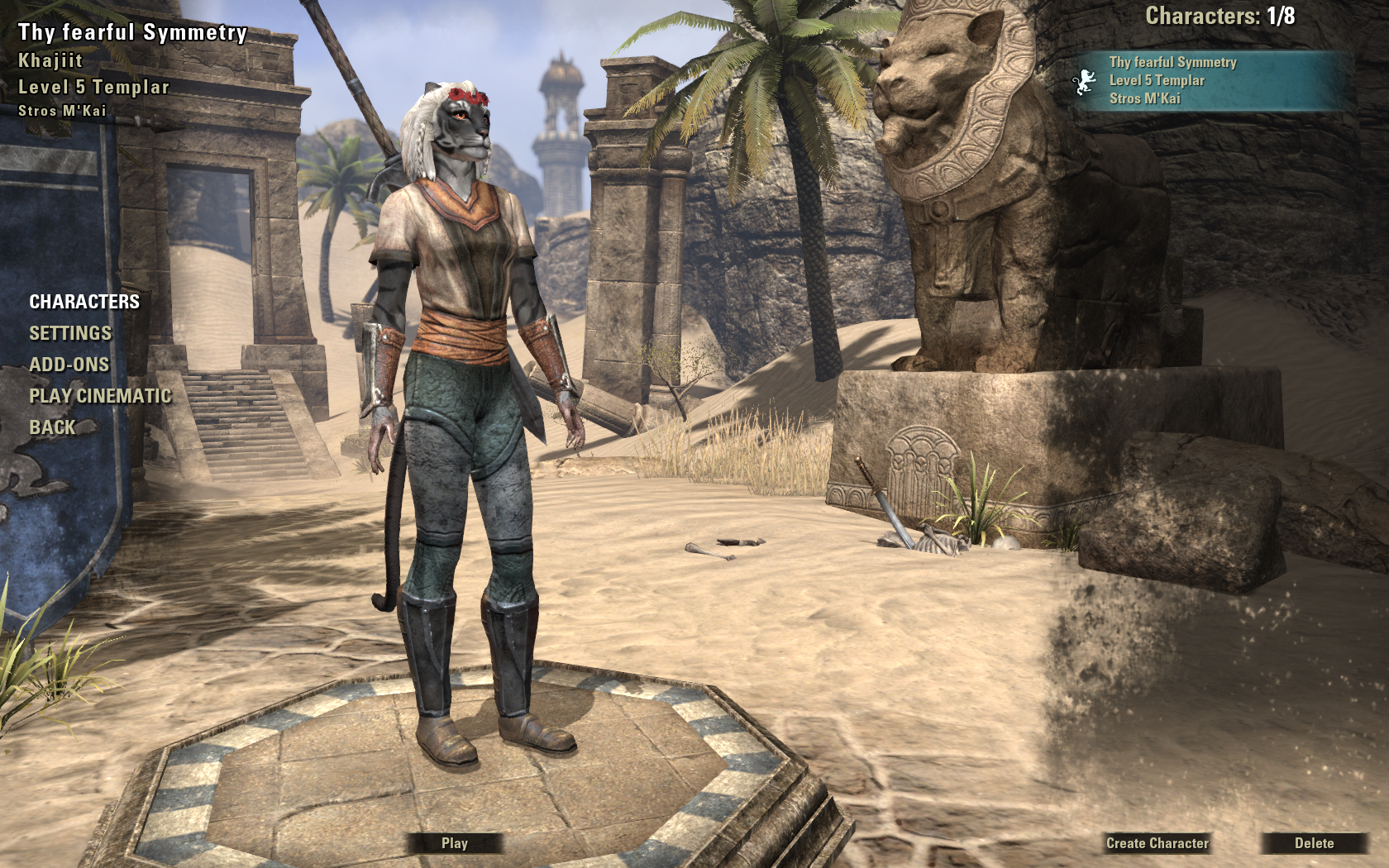Open the Settings menu
The width and height of the screenshot is (1389, 868).
(x=70, y=333)
